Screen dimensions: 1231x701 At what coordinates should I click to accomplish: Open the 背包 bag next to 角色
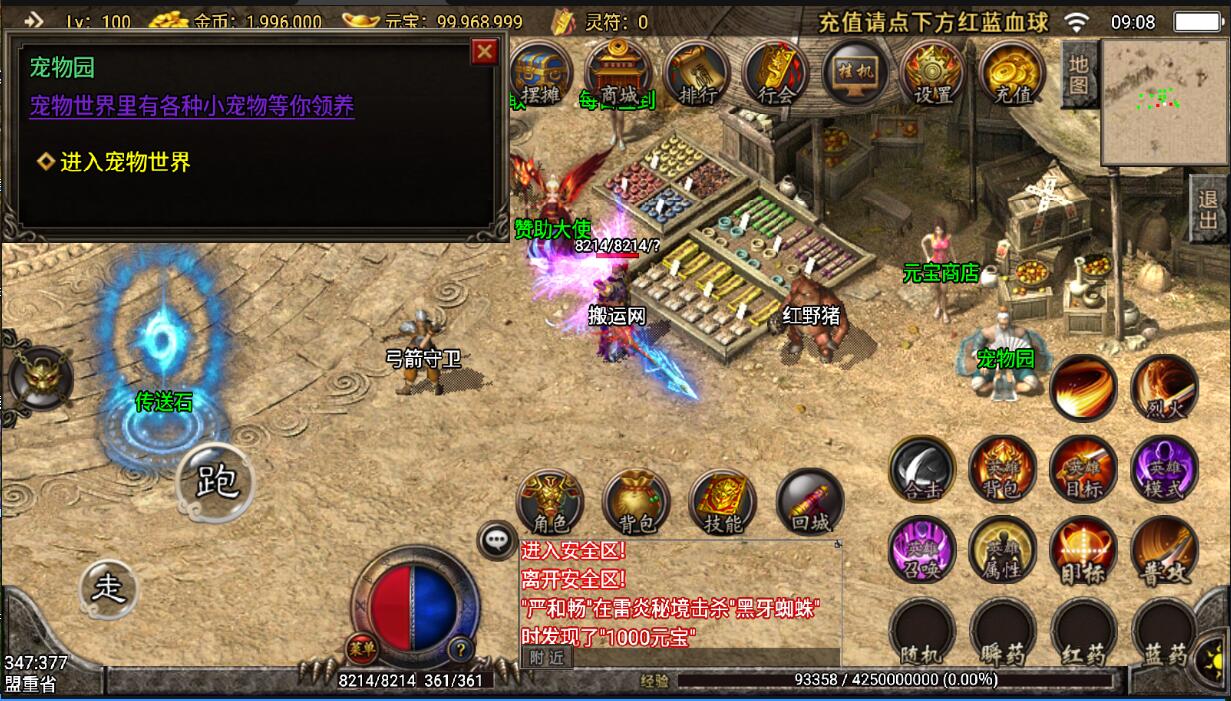pos(637,502)
